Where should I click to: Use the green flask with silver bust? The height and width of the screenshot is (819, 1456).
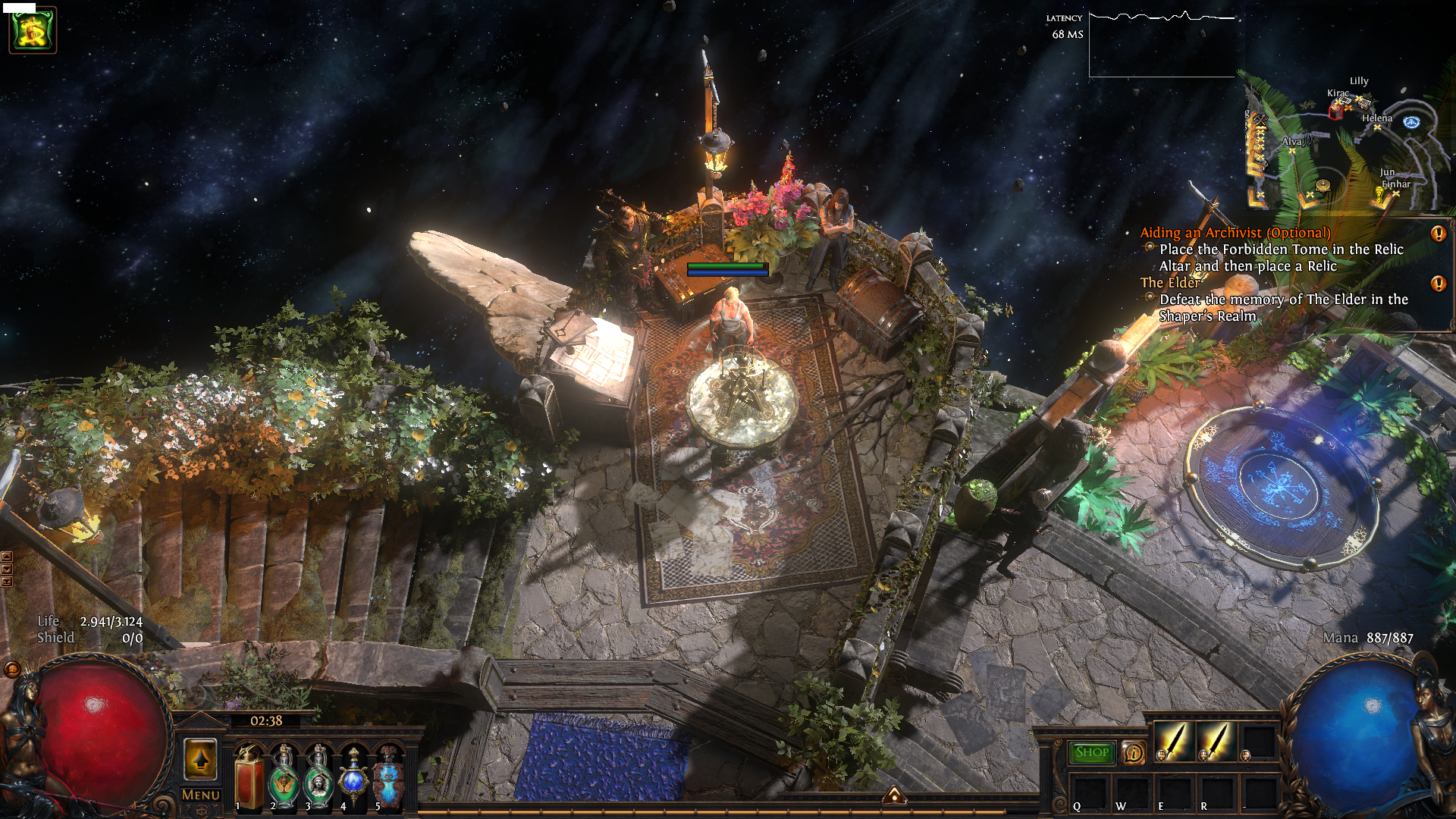click(318, 779)
